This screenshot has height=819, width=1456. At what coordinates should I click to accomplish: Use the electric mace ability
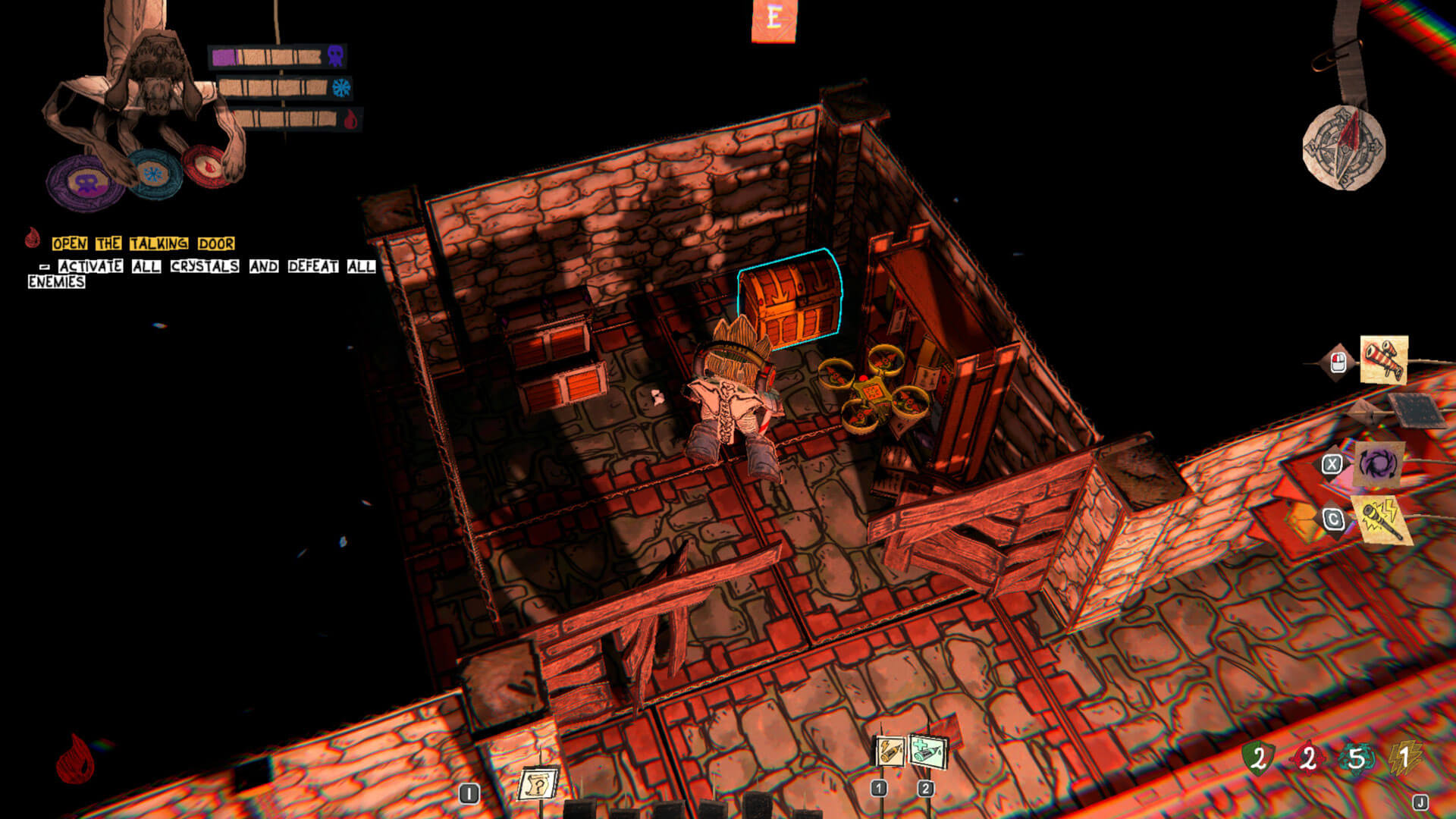coord(1382,519)
